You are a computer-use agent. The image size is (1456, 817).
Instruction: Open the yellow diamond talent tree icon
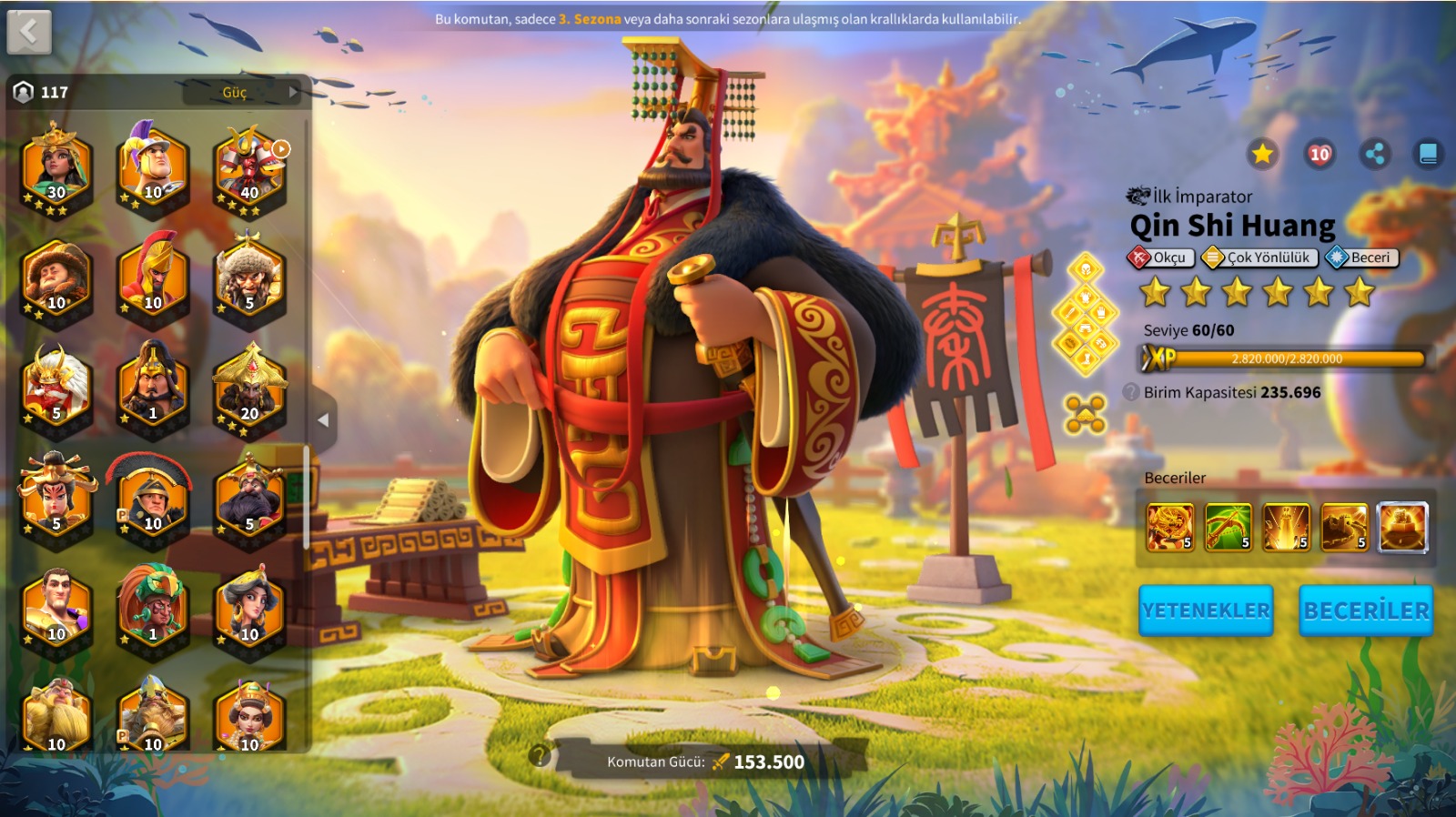(1086, 314)
